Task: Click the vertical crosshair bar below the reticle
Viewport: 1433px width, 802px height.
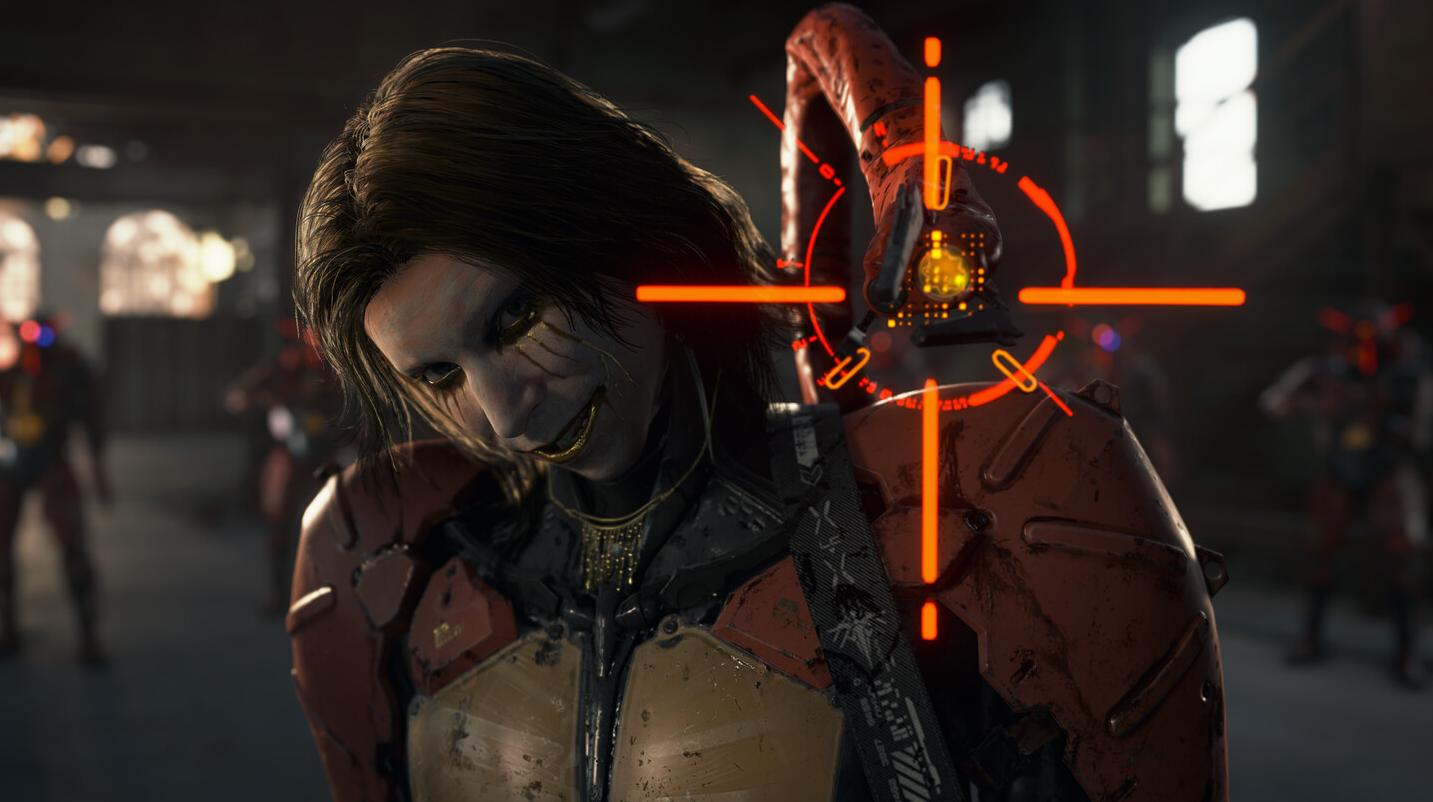Action: click(933, 500)
